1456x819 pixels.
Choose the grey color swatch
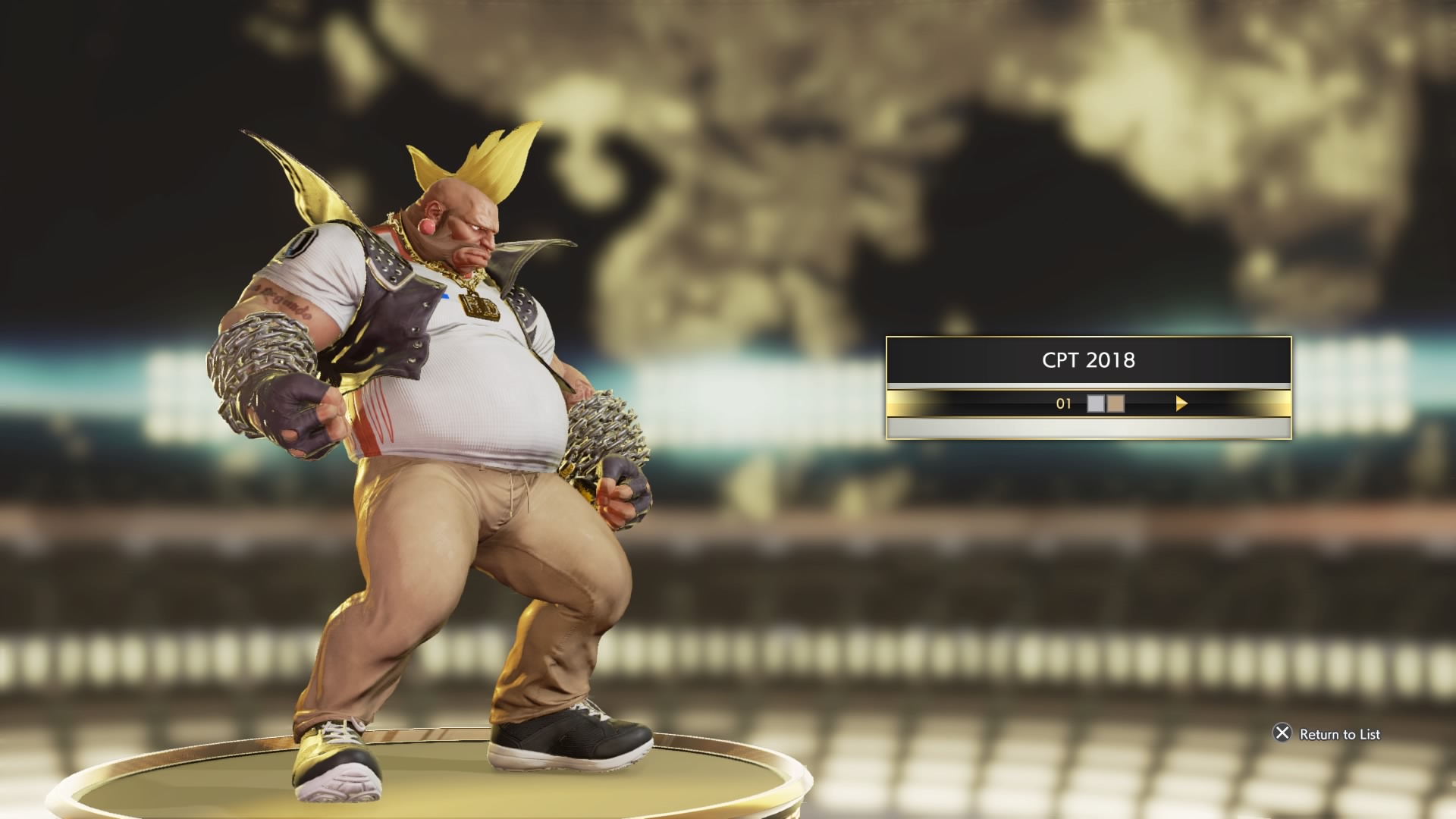point(1096,403)
